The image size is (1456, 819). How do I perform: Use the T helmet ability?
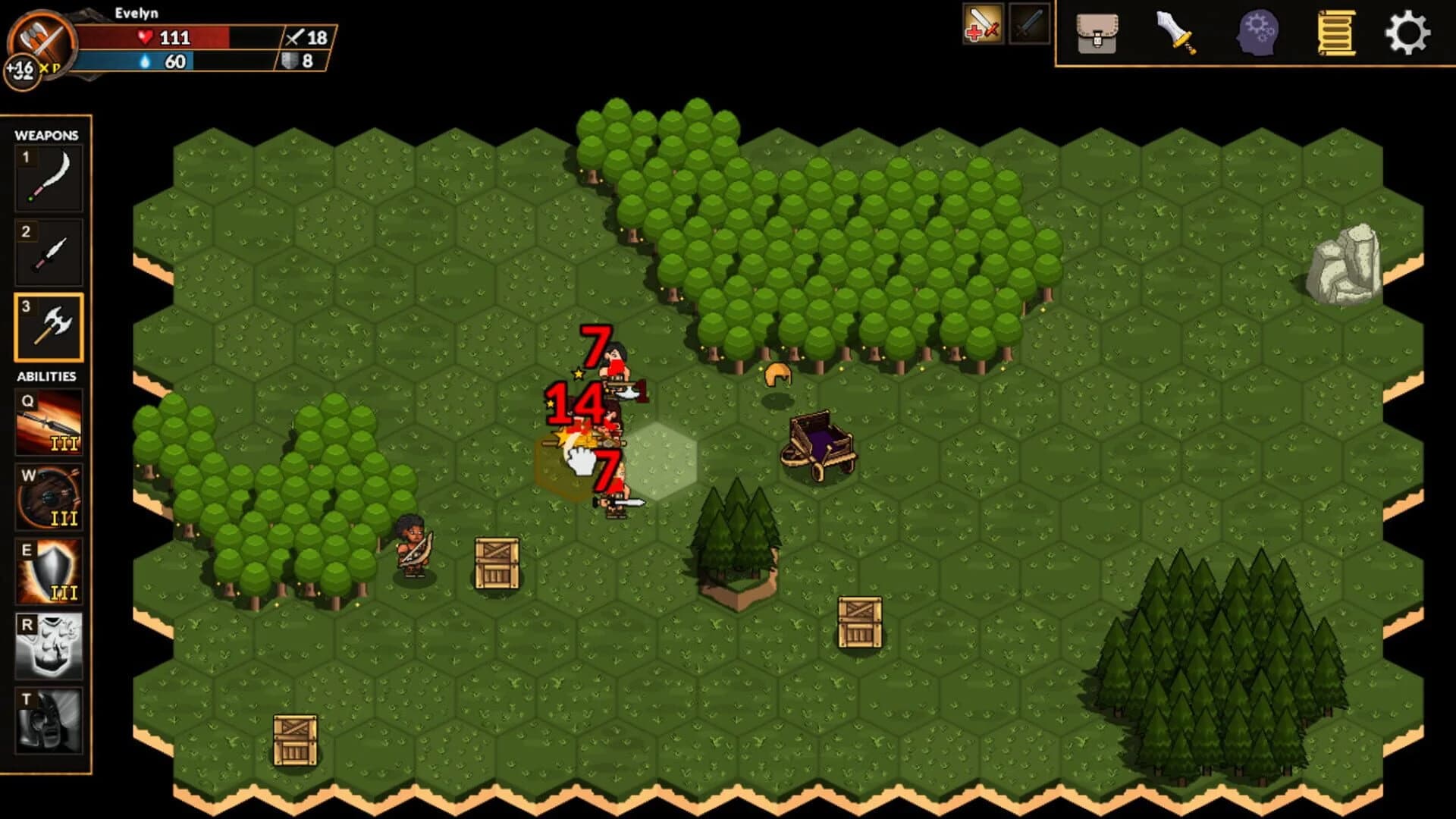tap(49, 720)
